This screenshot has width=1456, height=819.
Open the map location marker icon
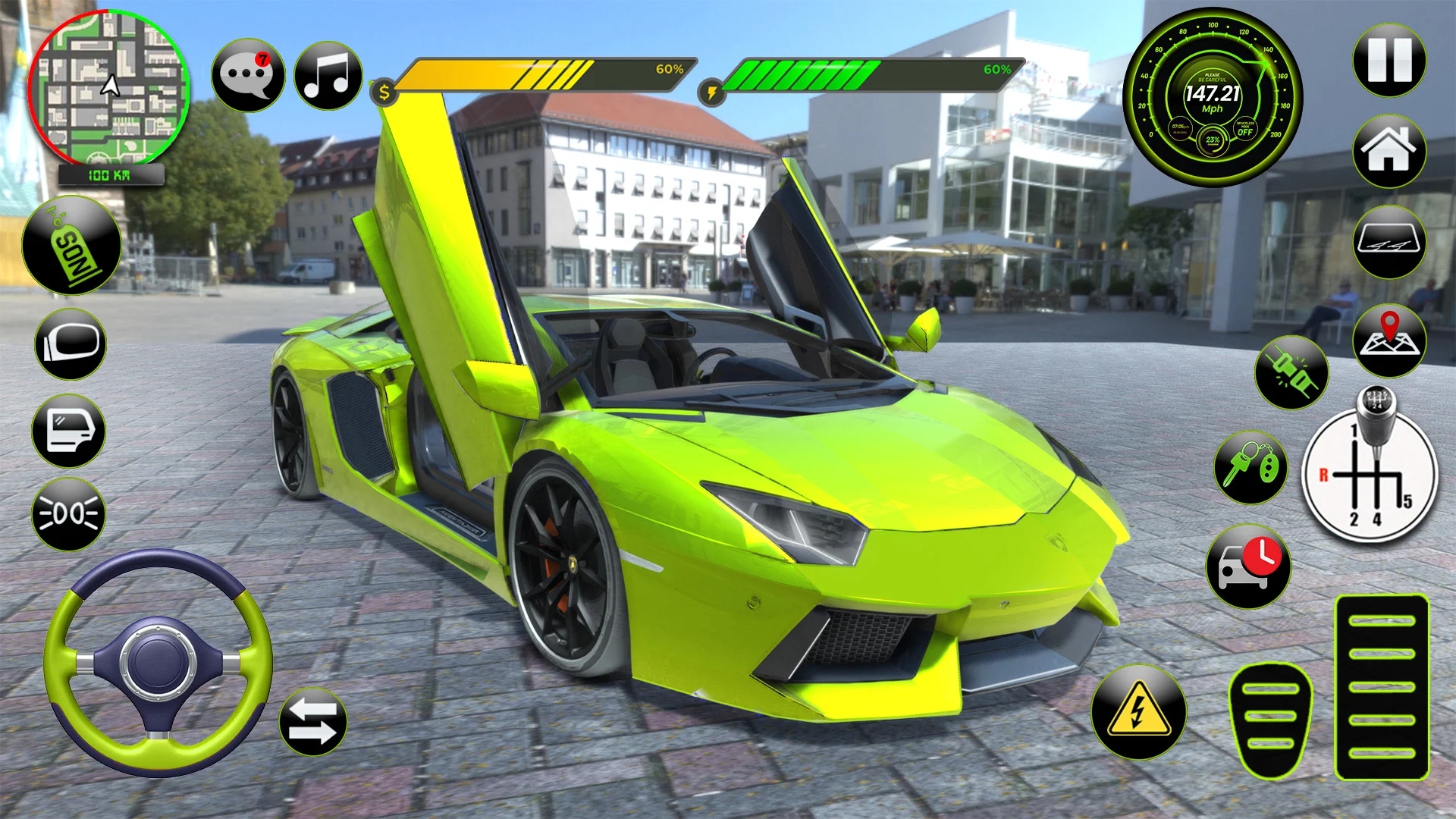click(x=1390, y=340)
